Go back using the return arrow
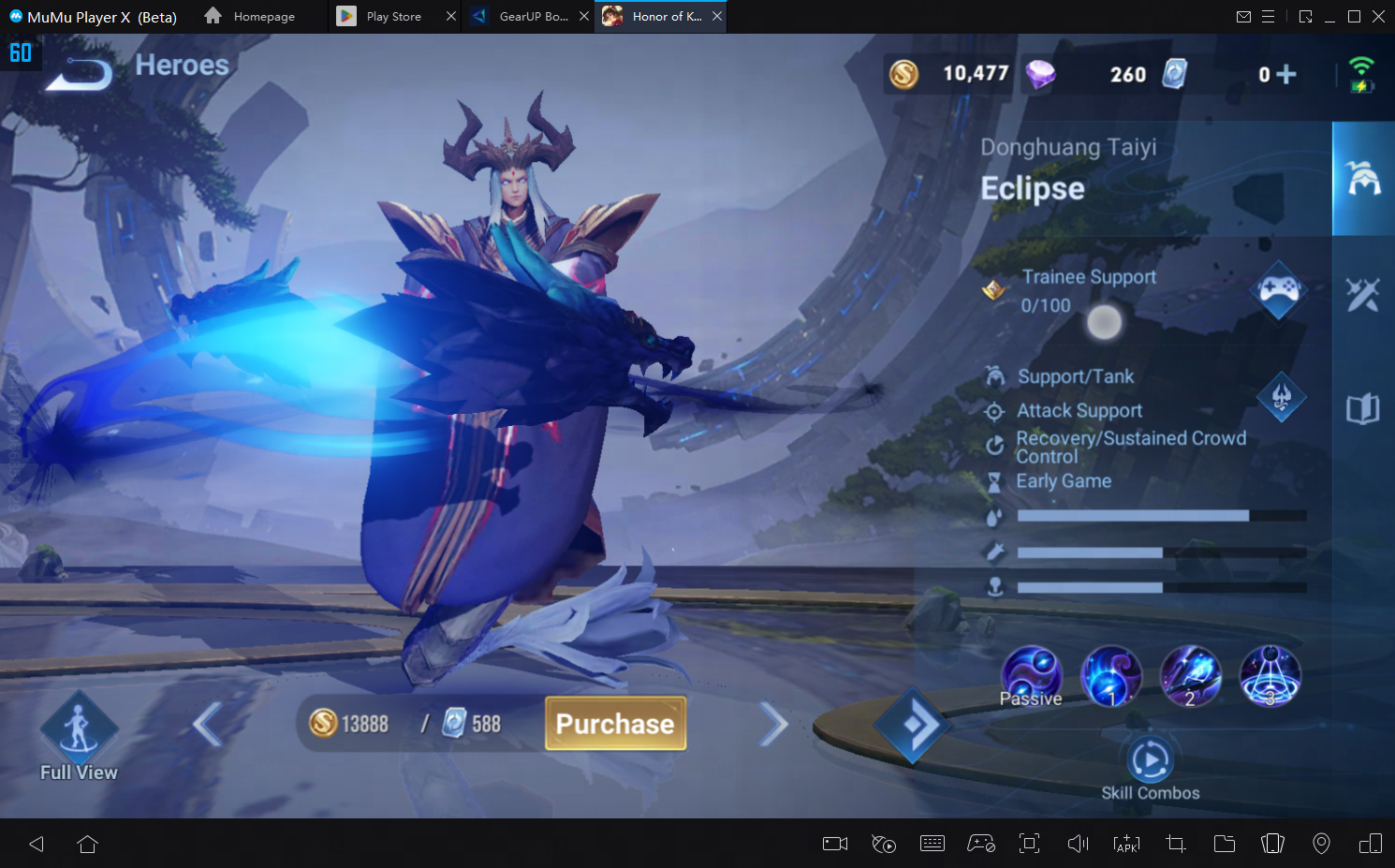Viewport: 1395px width, 868px height. (x=79, y=73)
